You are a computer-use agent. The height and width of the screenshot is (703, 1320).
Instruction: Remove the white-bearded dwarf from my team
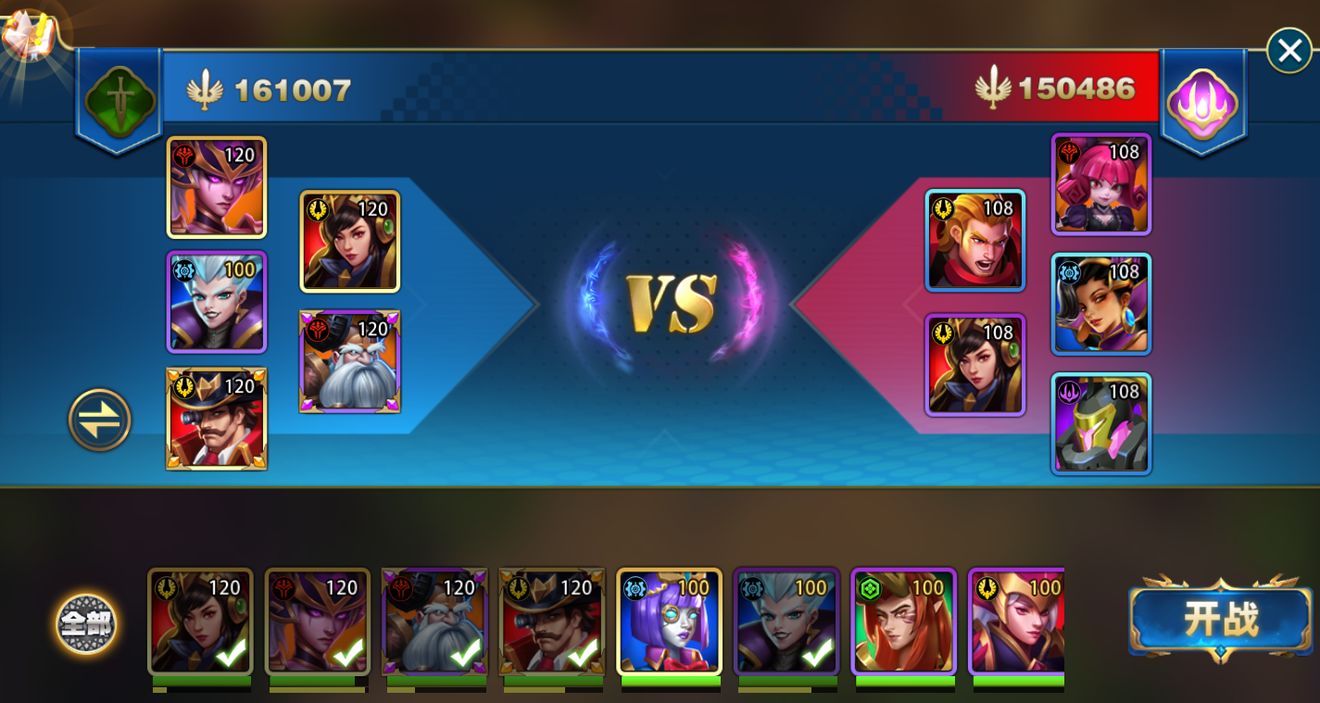pyautogui.click(x=350, y=361)
